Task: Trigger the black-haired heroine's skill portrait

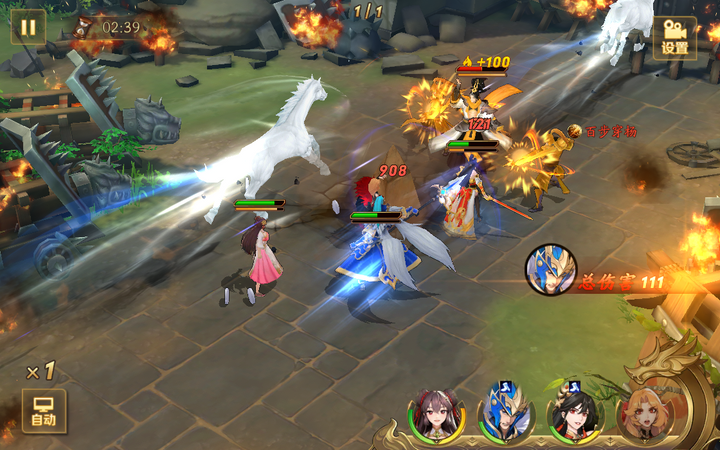Action: [x=574, y=414]
